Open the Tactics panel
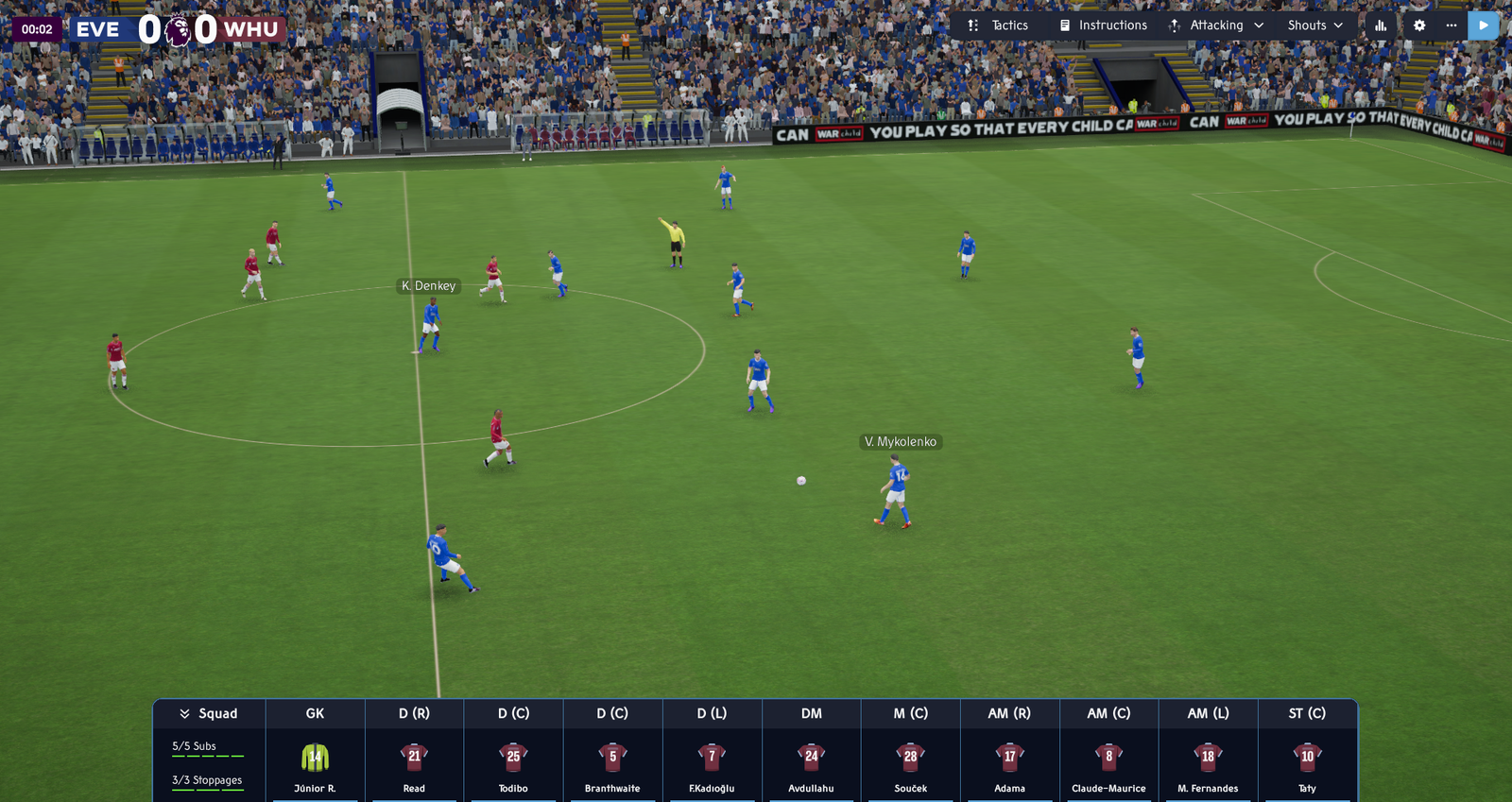The height and width of the screenshot is (802, 1512). click(998, 26)
